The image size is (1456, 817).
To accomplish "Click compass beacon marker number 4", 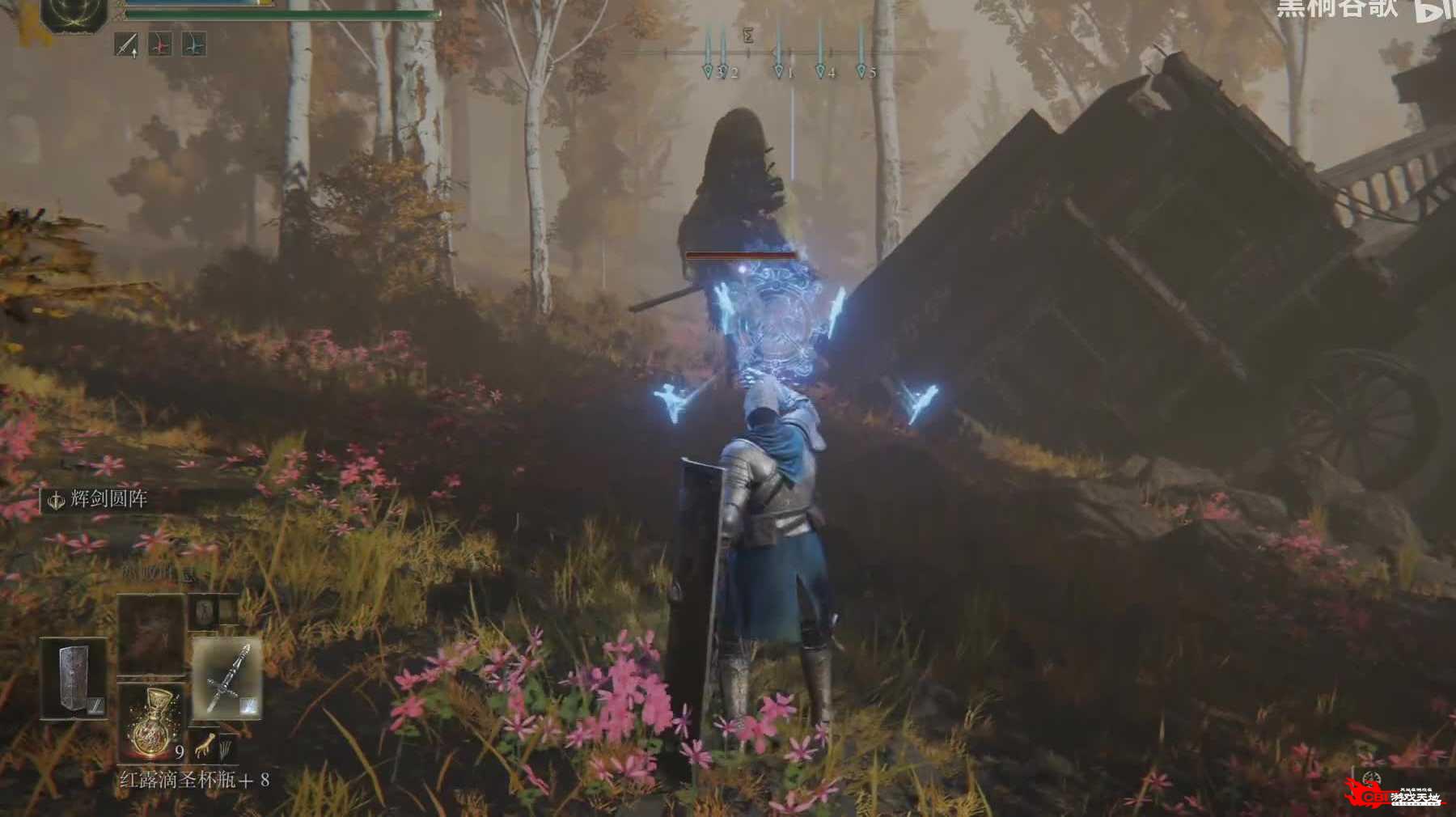I will 821,71.
